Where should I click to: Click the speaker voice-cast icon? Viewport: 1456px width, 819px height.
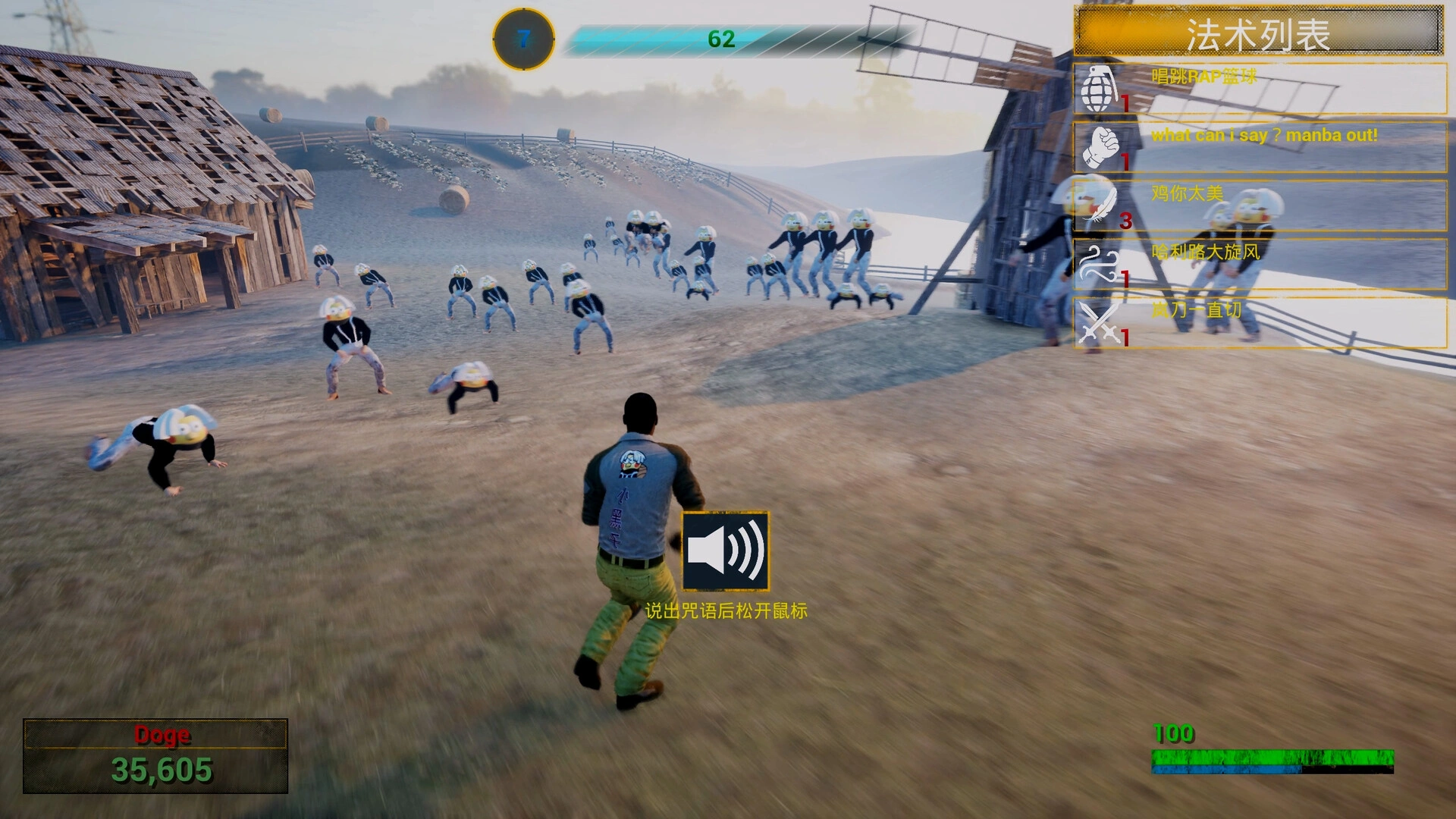(x=725, y=551)
